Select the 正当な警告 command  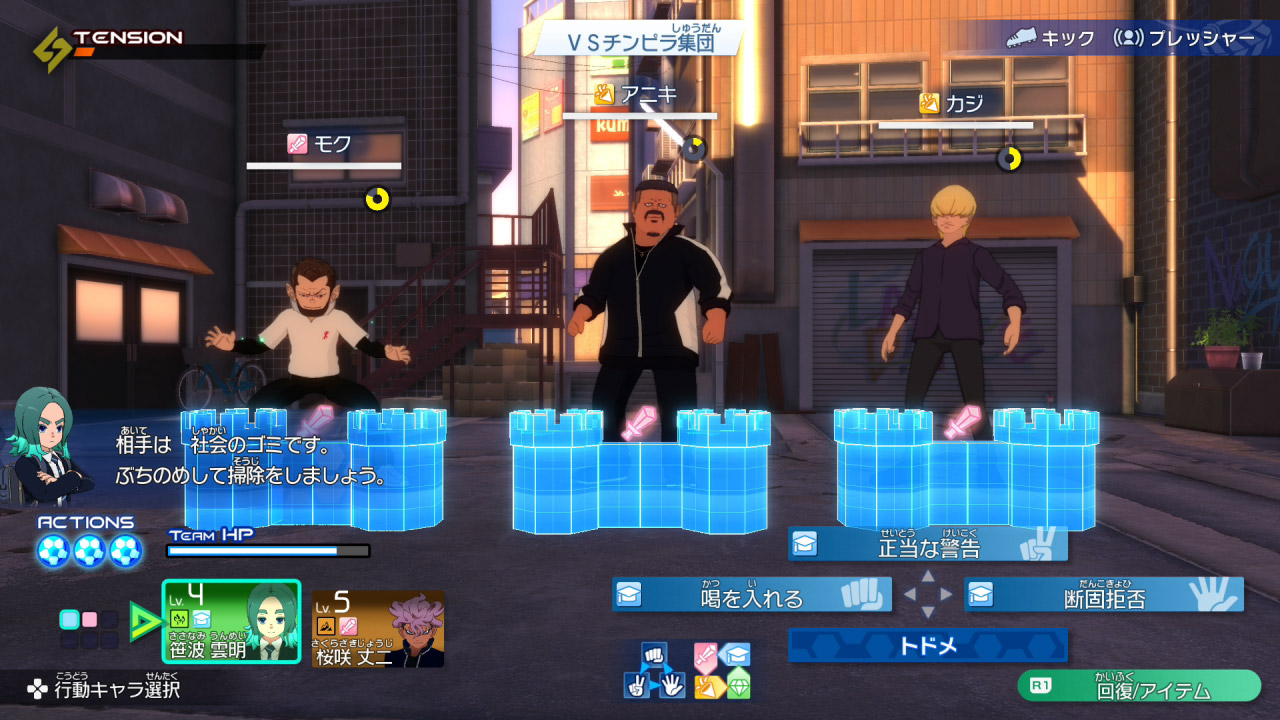[928, 545]
